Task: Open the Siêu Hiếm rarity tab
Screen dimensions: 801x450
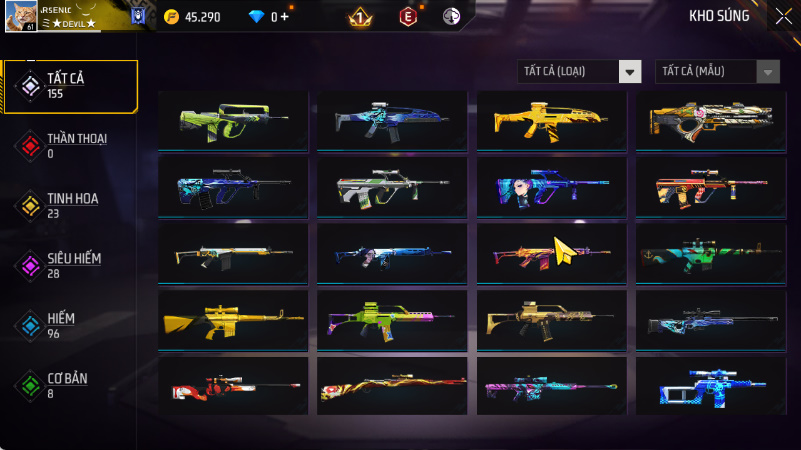Action: click(x=70, y=265)
